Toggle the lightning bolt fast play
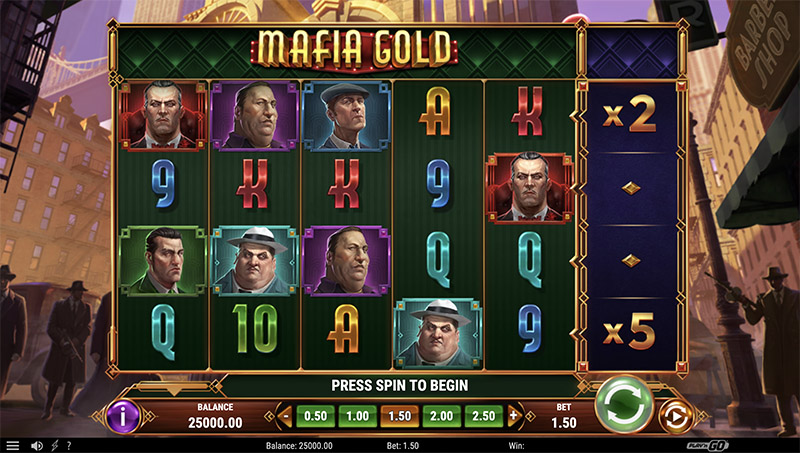This screenshot has height=453, width=800. click(53, 445)
